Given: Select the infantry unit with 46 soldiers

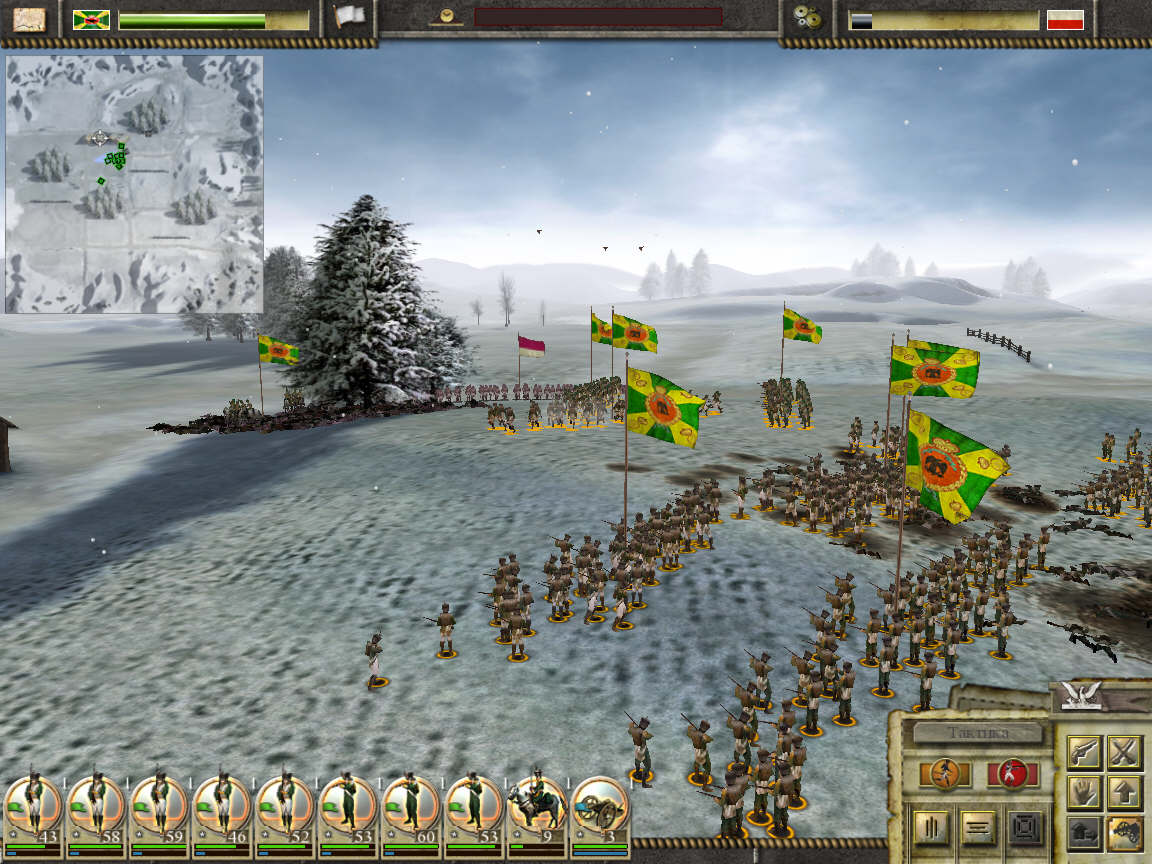Looking at the screenshot, I should (221, 806).
